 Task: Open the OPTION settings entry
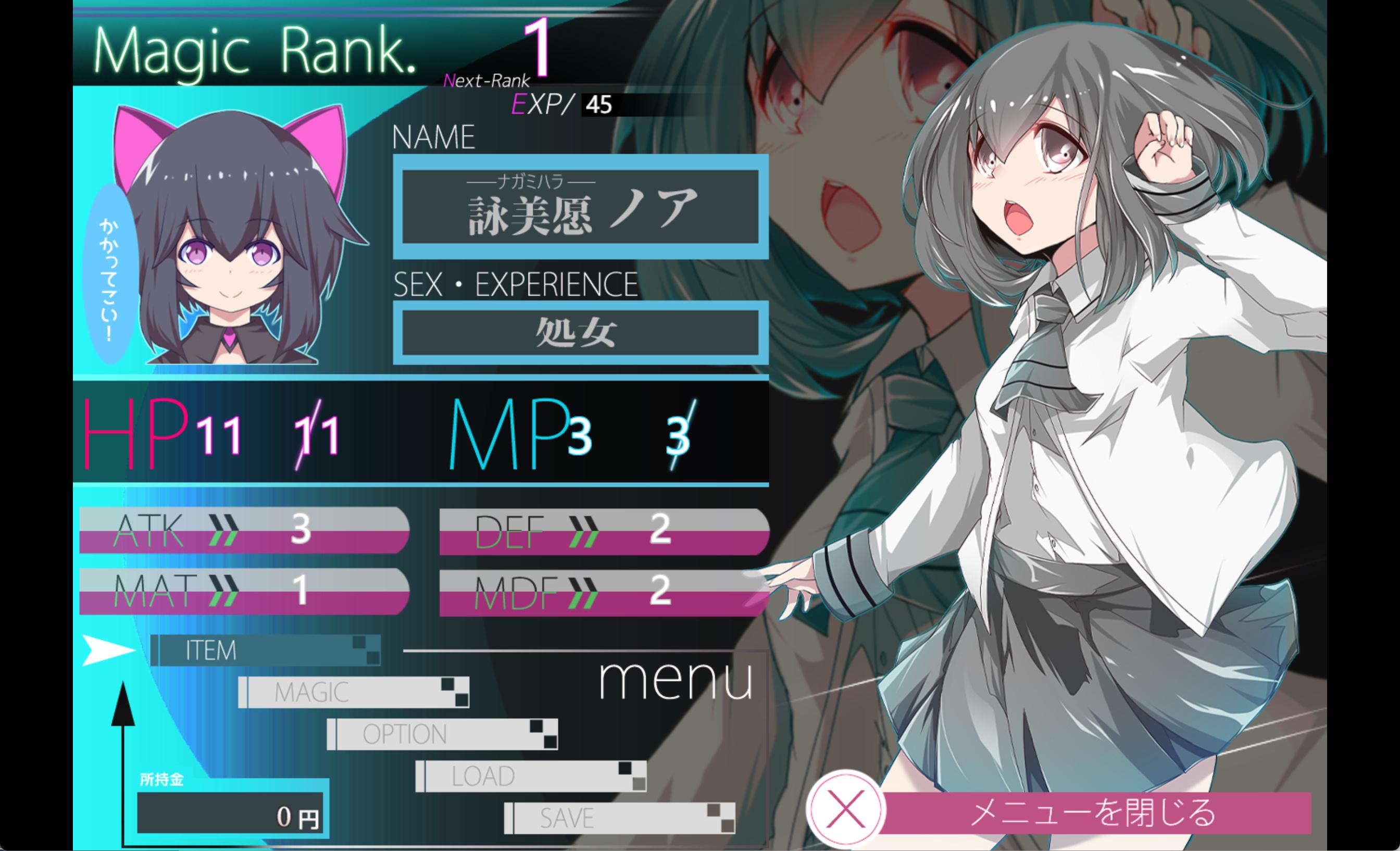tap(442, 734)
